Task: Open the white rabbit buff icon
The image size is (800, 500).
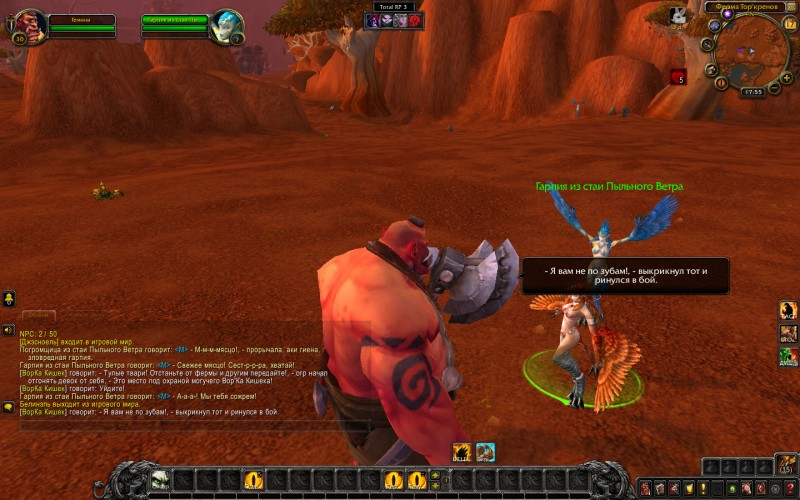Action: [x=678, y=15]
